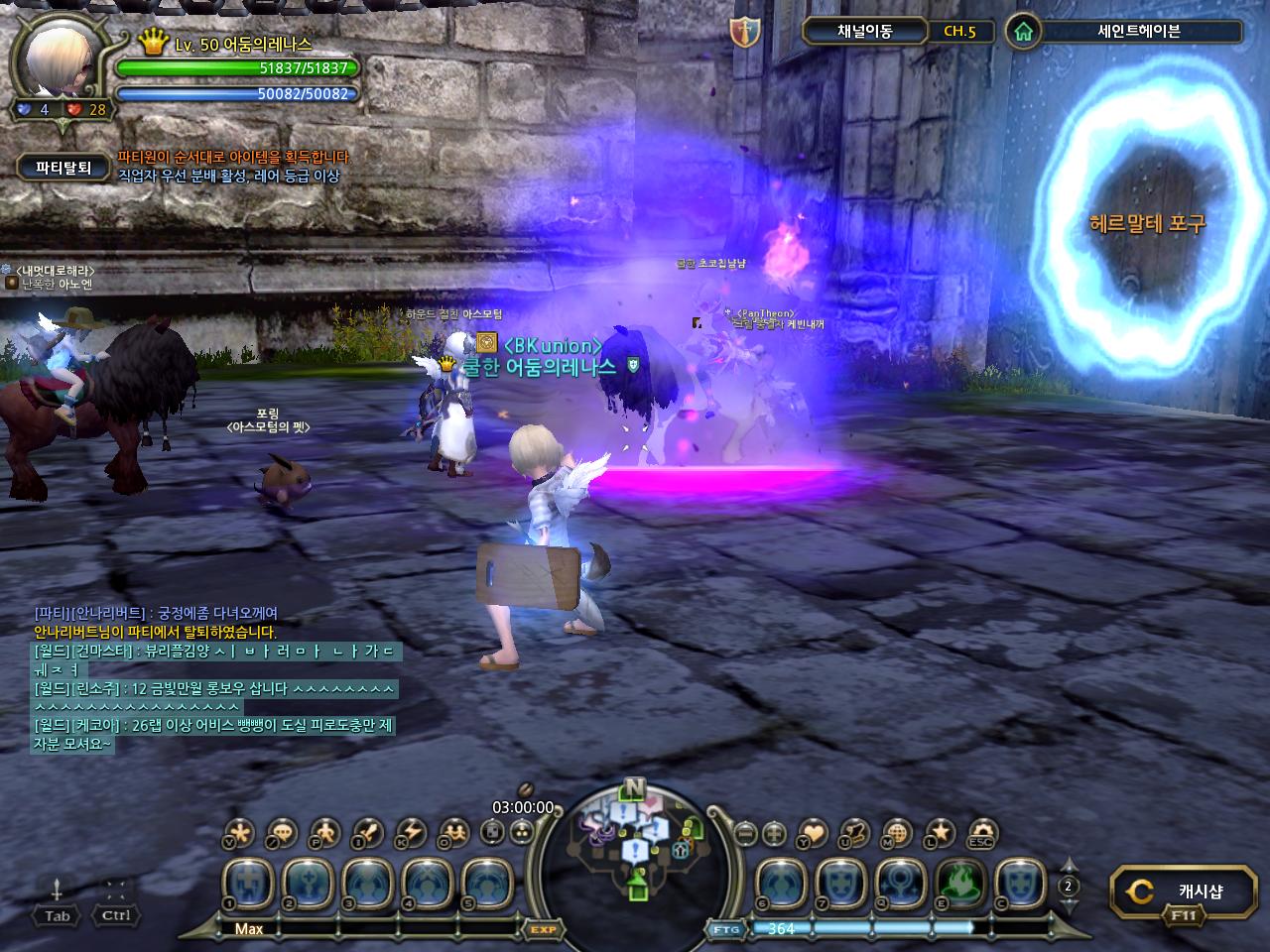Open the star icon menu
1270x952 pixels.
pos(940,833)
